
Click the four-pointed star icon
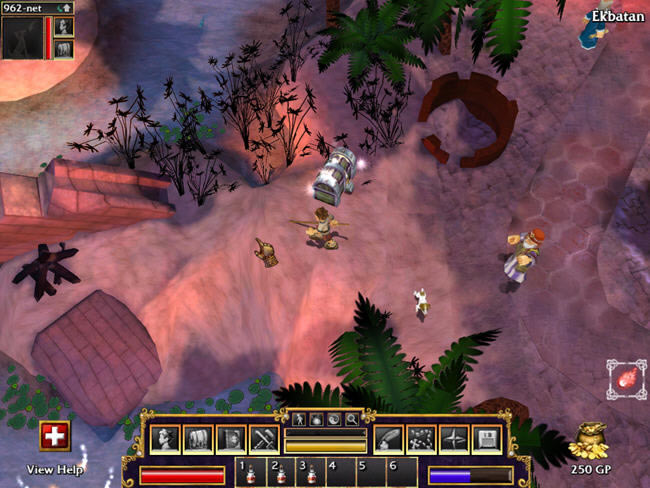click(453, 439)
